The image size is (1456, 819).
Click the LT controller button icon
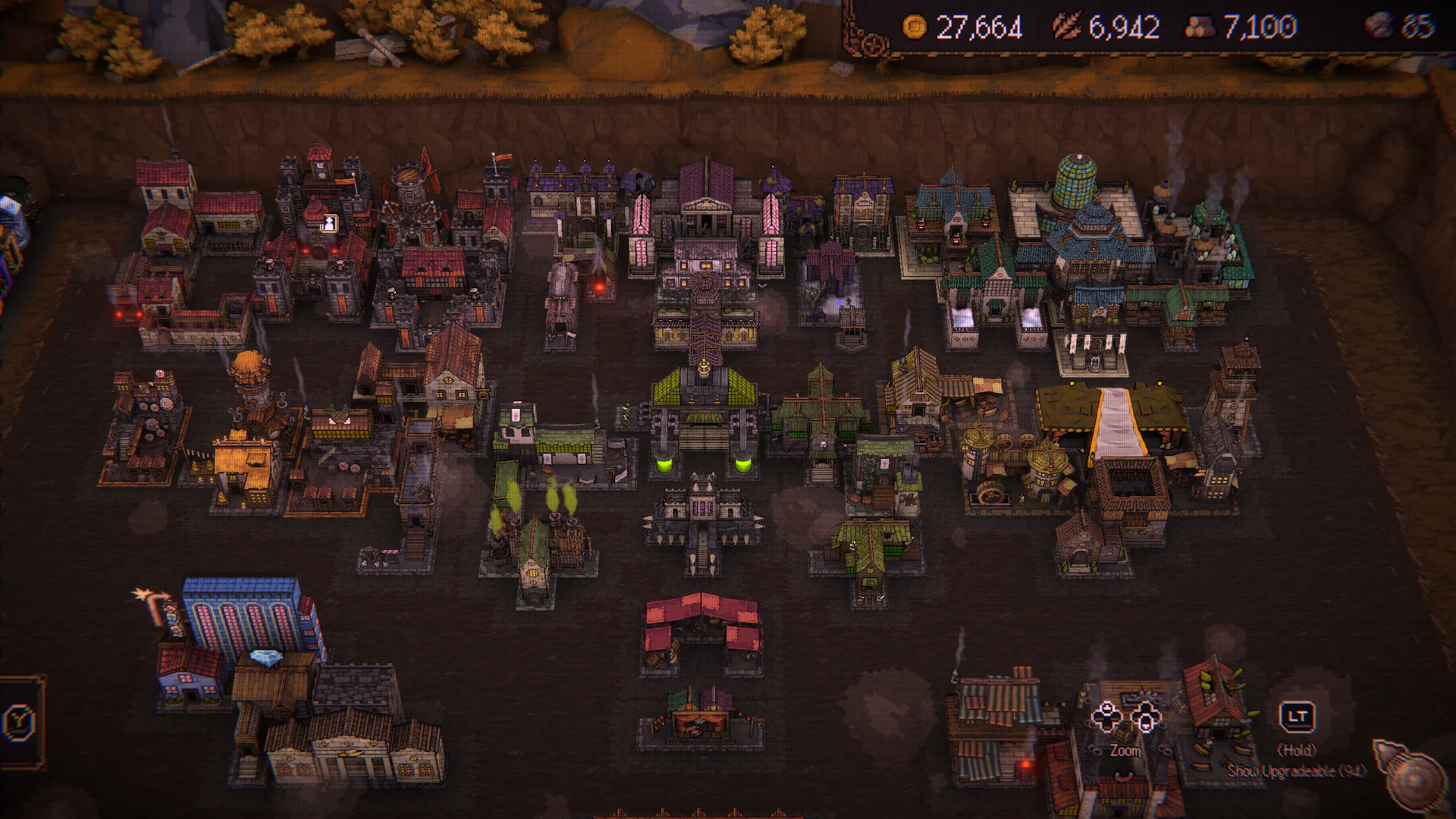[x=1298, y=717]
